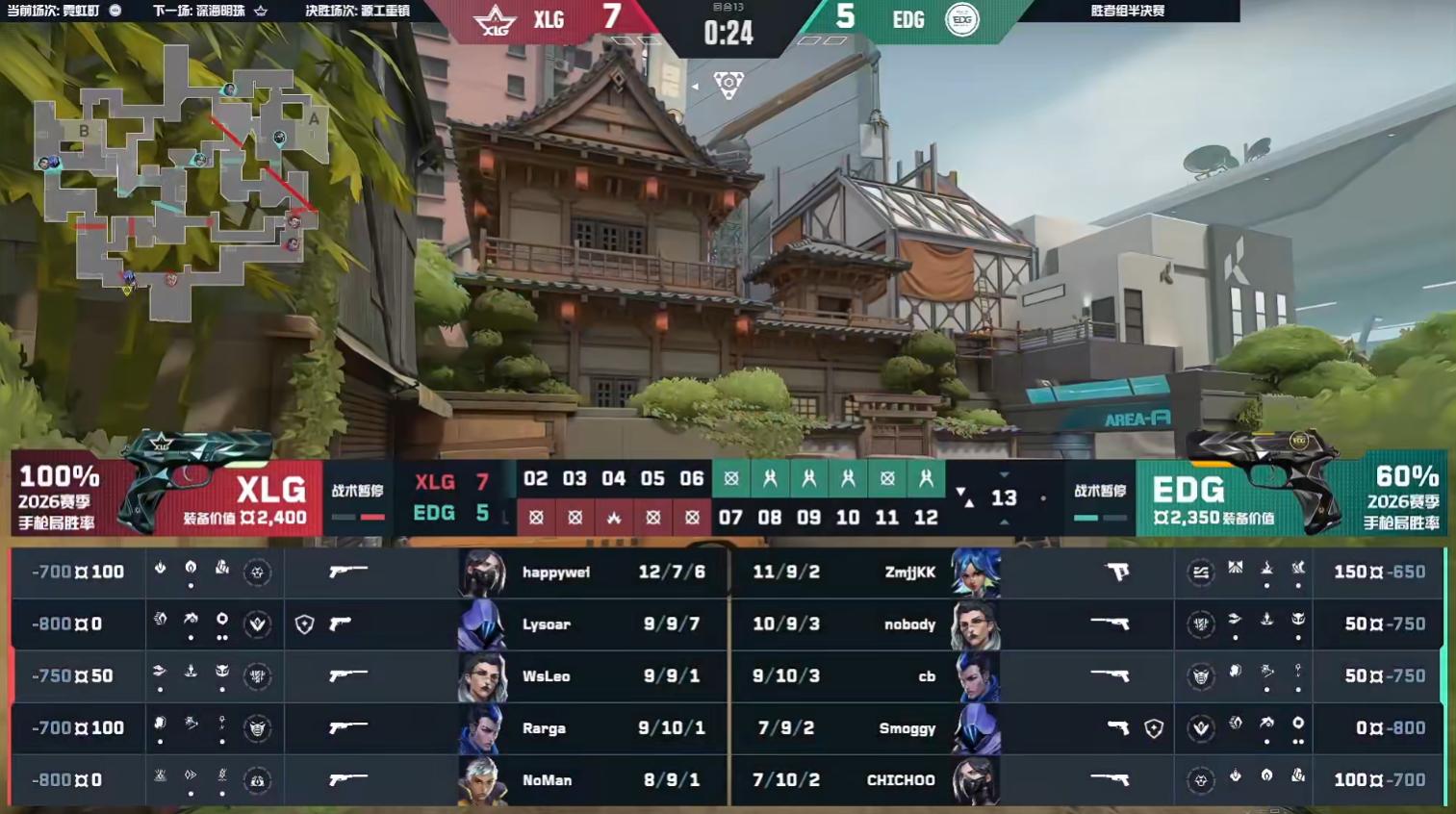1456x814 pixels.
Task: Click the XLG team logo in top scorebar
Action: (x=496, y=20)
